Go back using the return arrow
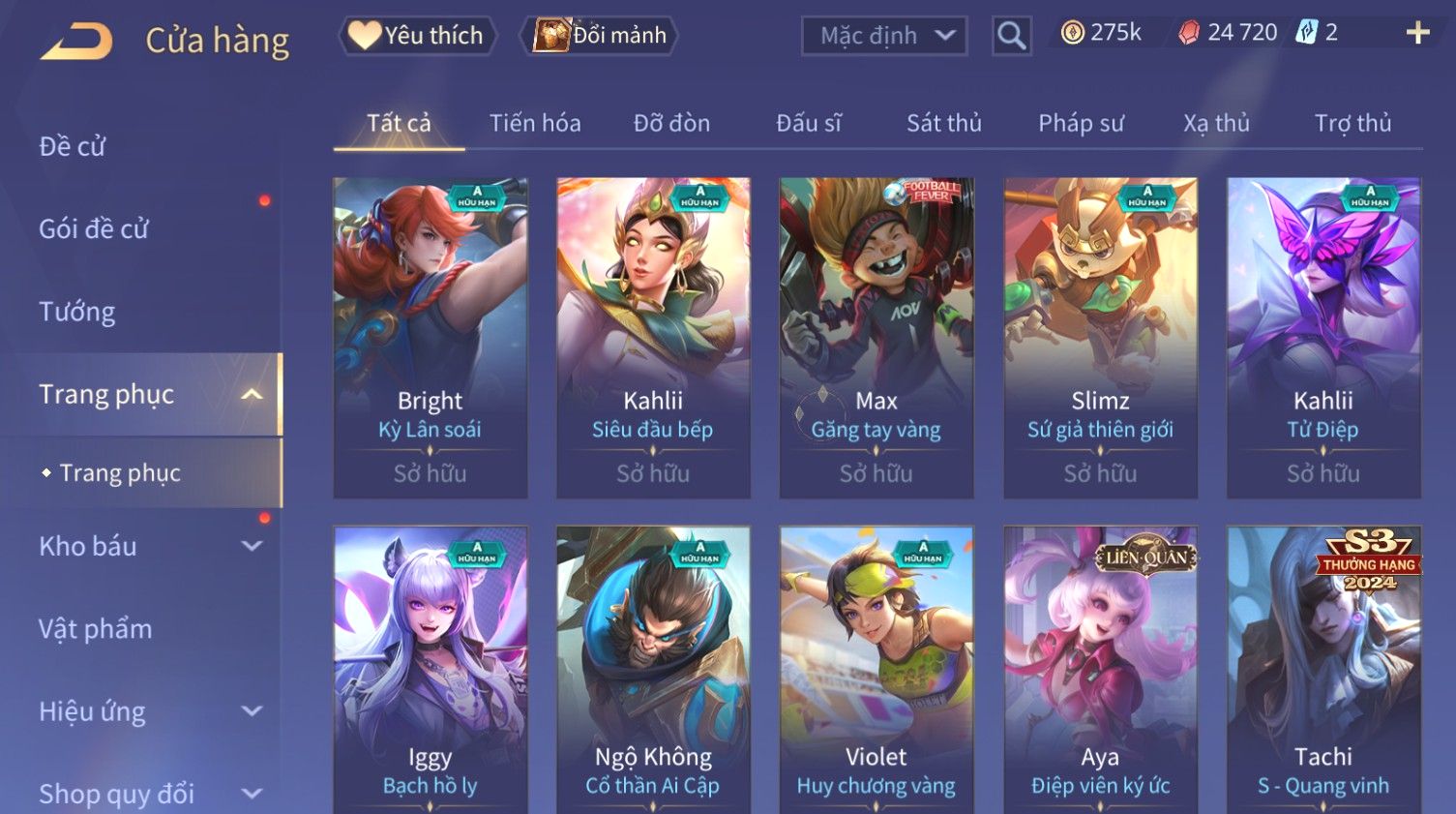1456x814 pixels. [x=76, y=42]
